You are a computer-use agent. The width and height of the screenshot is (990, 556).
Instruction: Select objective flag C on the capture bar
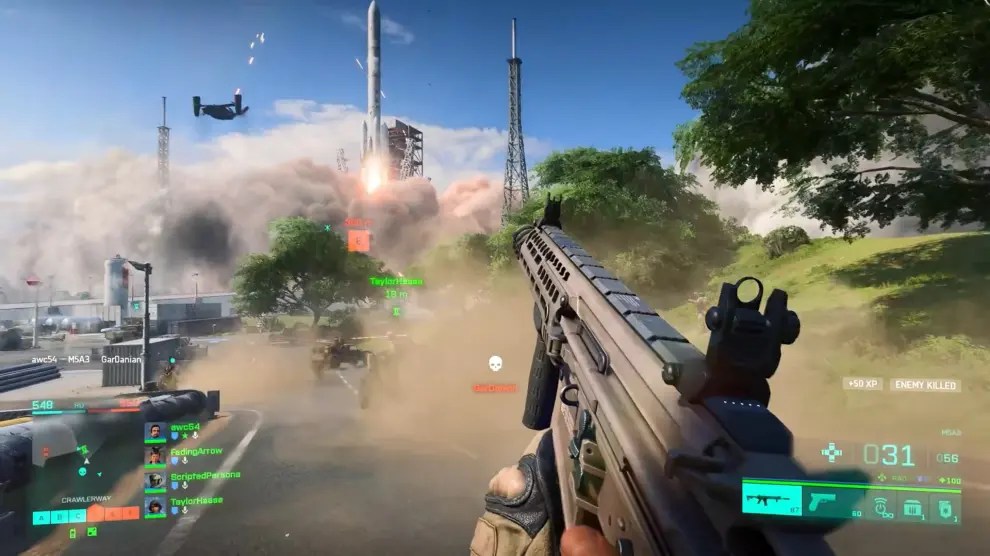tap(77, 517)
